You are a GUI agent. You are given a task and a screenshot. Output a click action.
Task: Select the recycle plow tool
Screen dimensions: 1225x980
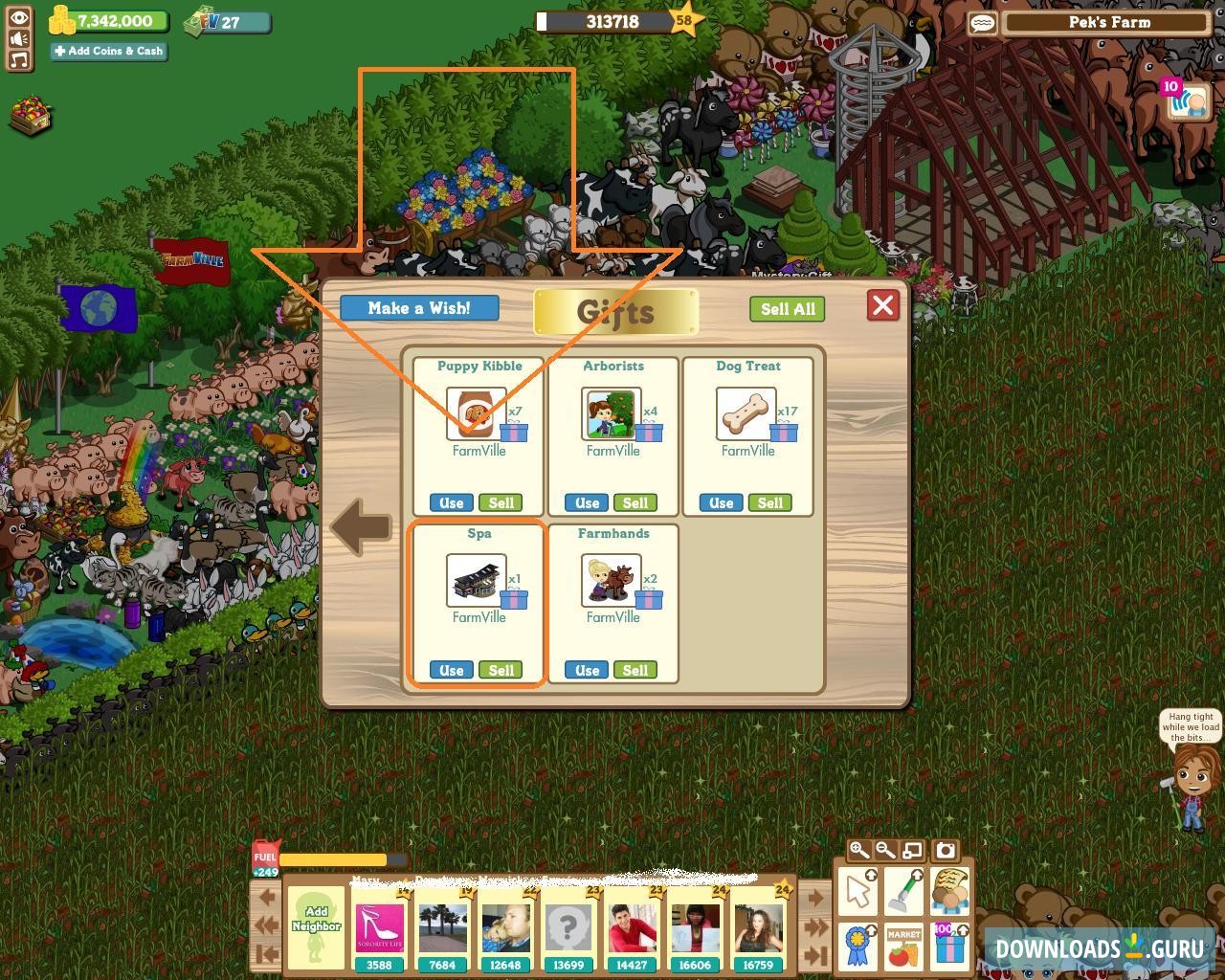pyautogui.click(x=902, y=890)
